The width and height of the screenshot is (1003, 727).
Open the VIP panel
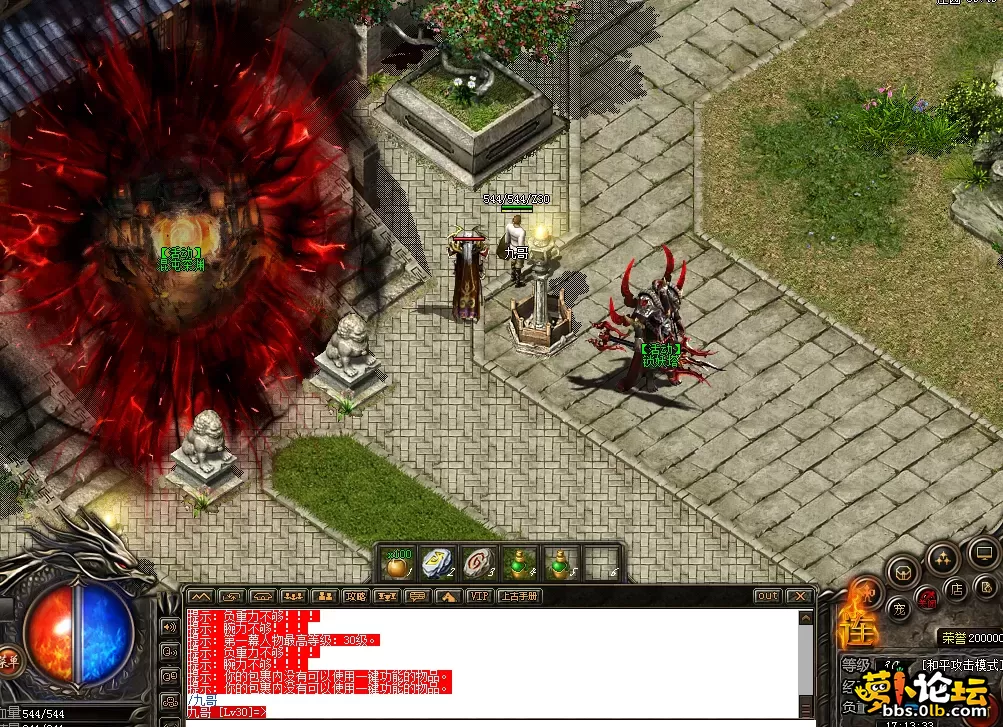pyautogui.click(x=479, y=596)
